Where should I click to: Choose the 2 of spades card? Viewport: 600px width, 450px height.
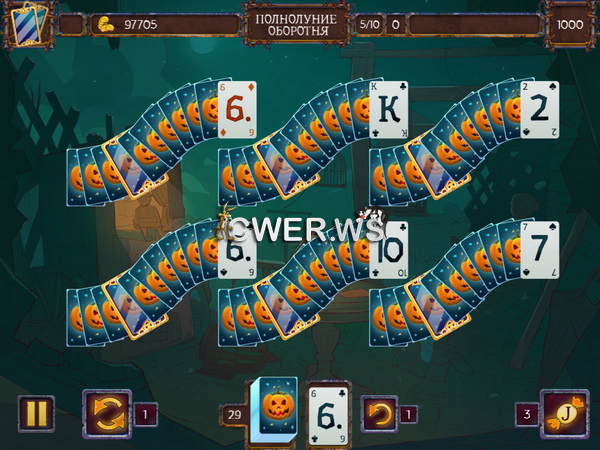pyautogui.click(x=540, y=109)
